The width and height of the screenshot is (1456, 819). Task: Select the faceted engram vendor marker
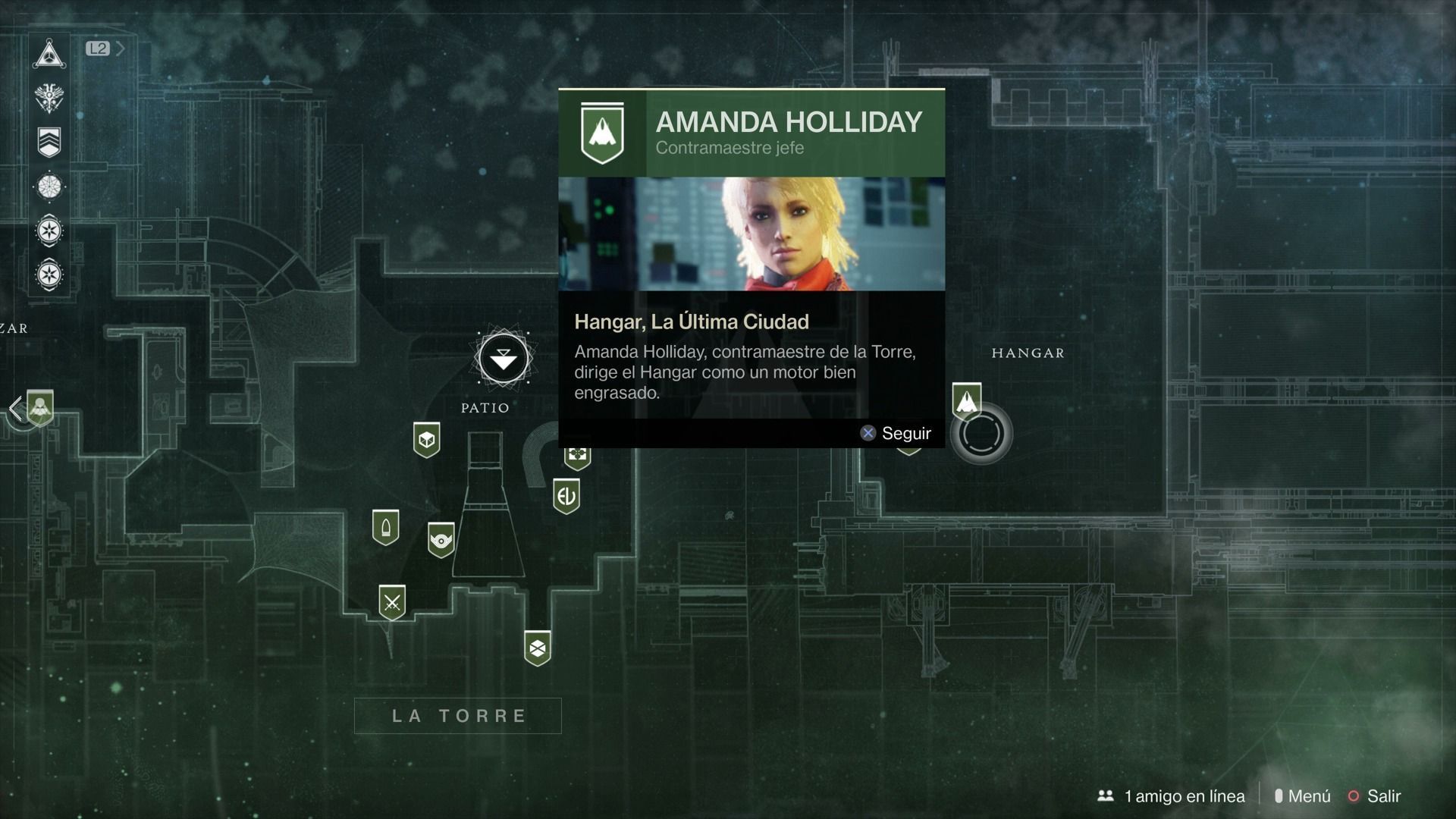click(x=538, y=648)
